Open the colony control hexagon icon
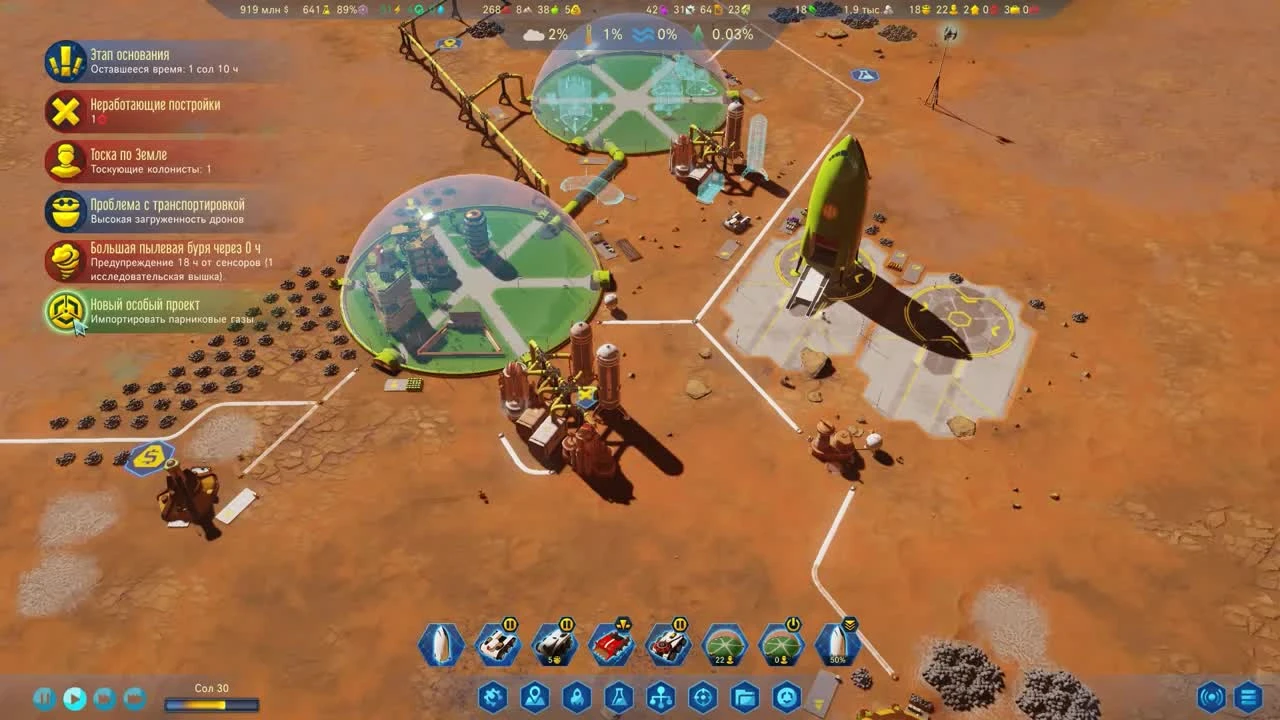This screenshot has width=1280, height=720. [x=787, y=698]
